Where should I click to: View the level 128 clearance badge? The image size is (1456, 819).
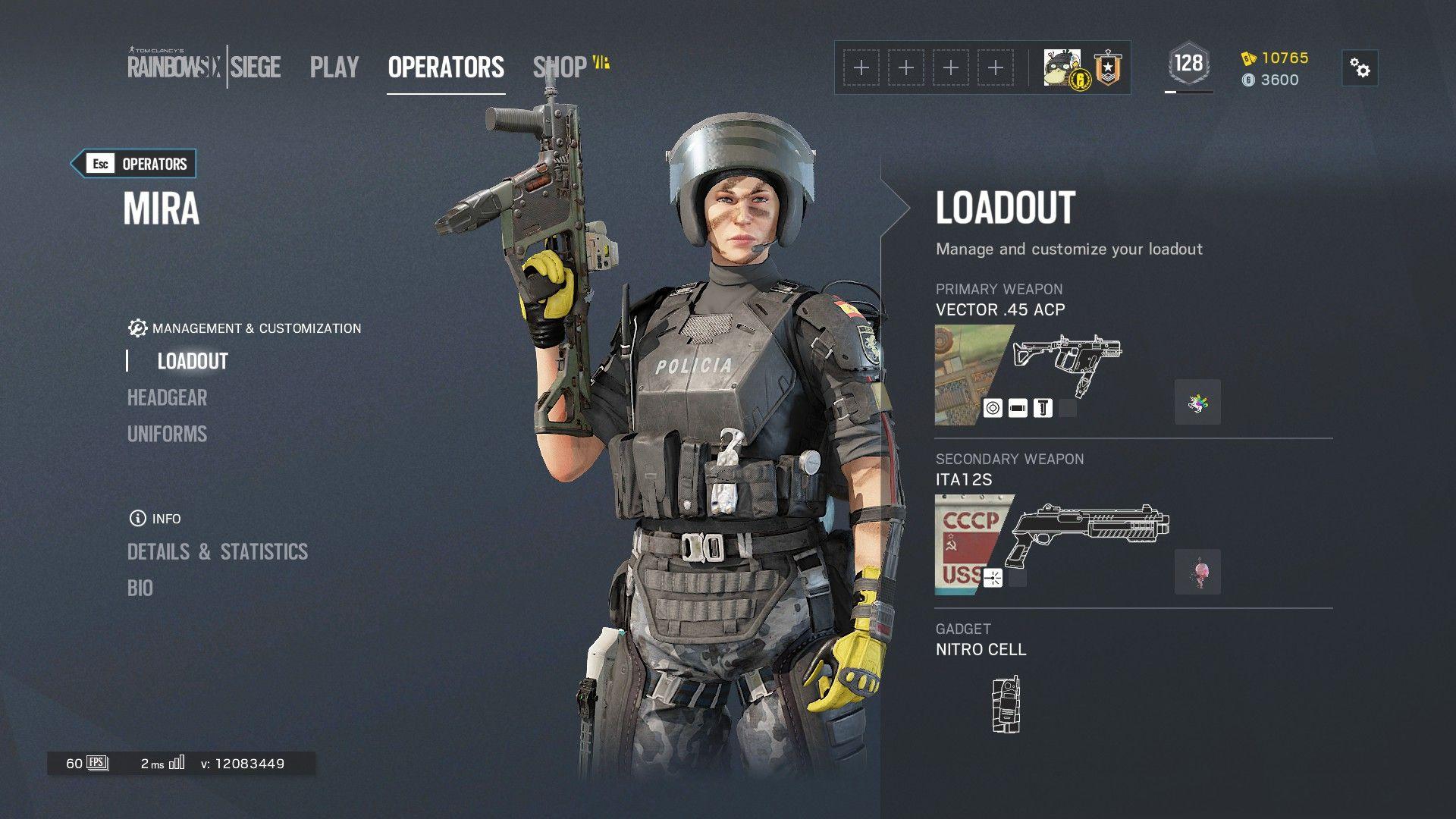(x=1188, y=64)
